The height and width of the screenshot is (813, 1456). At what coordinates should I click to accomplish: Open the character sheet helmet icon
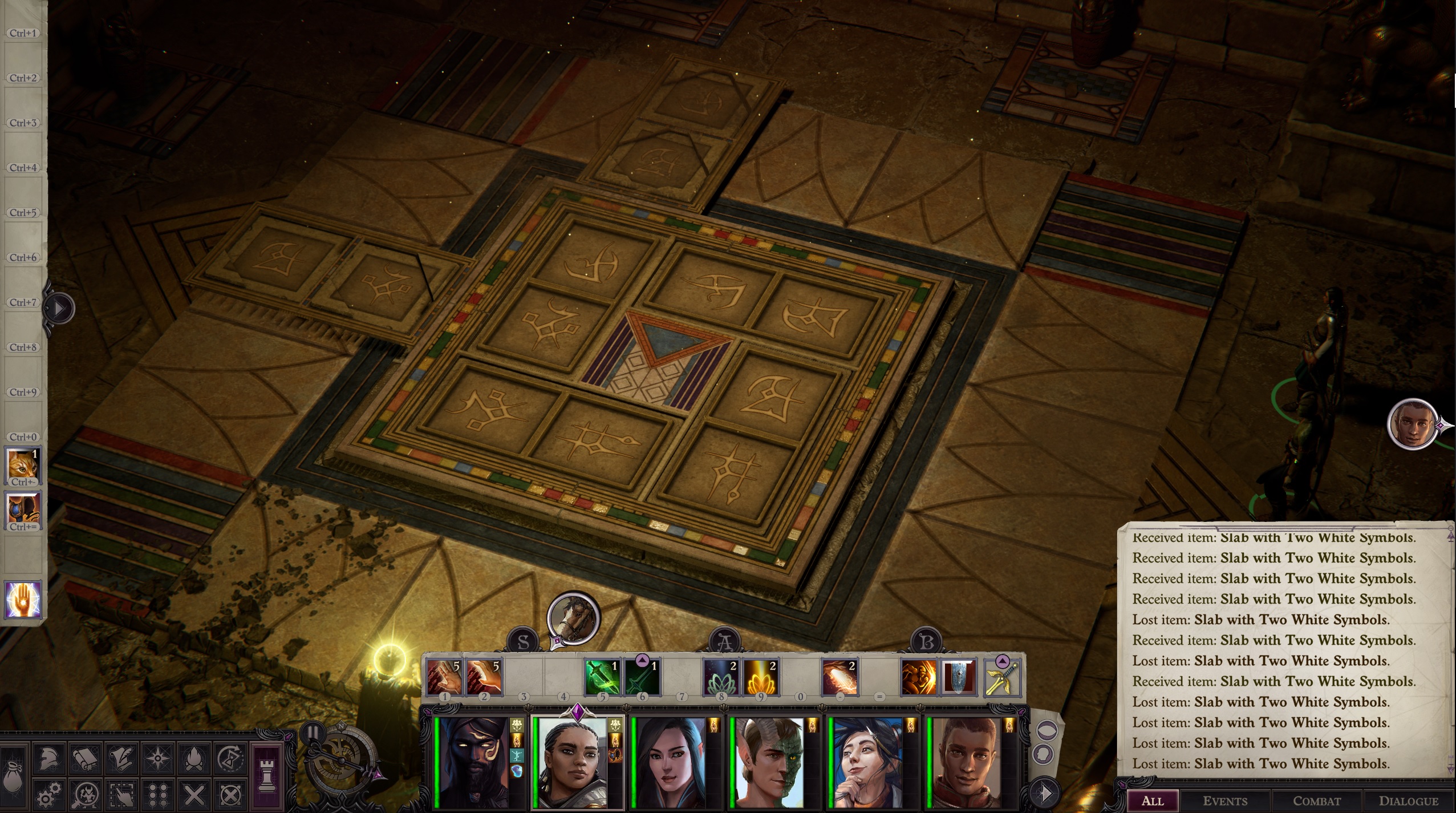(50, 759)
